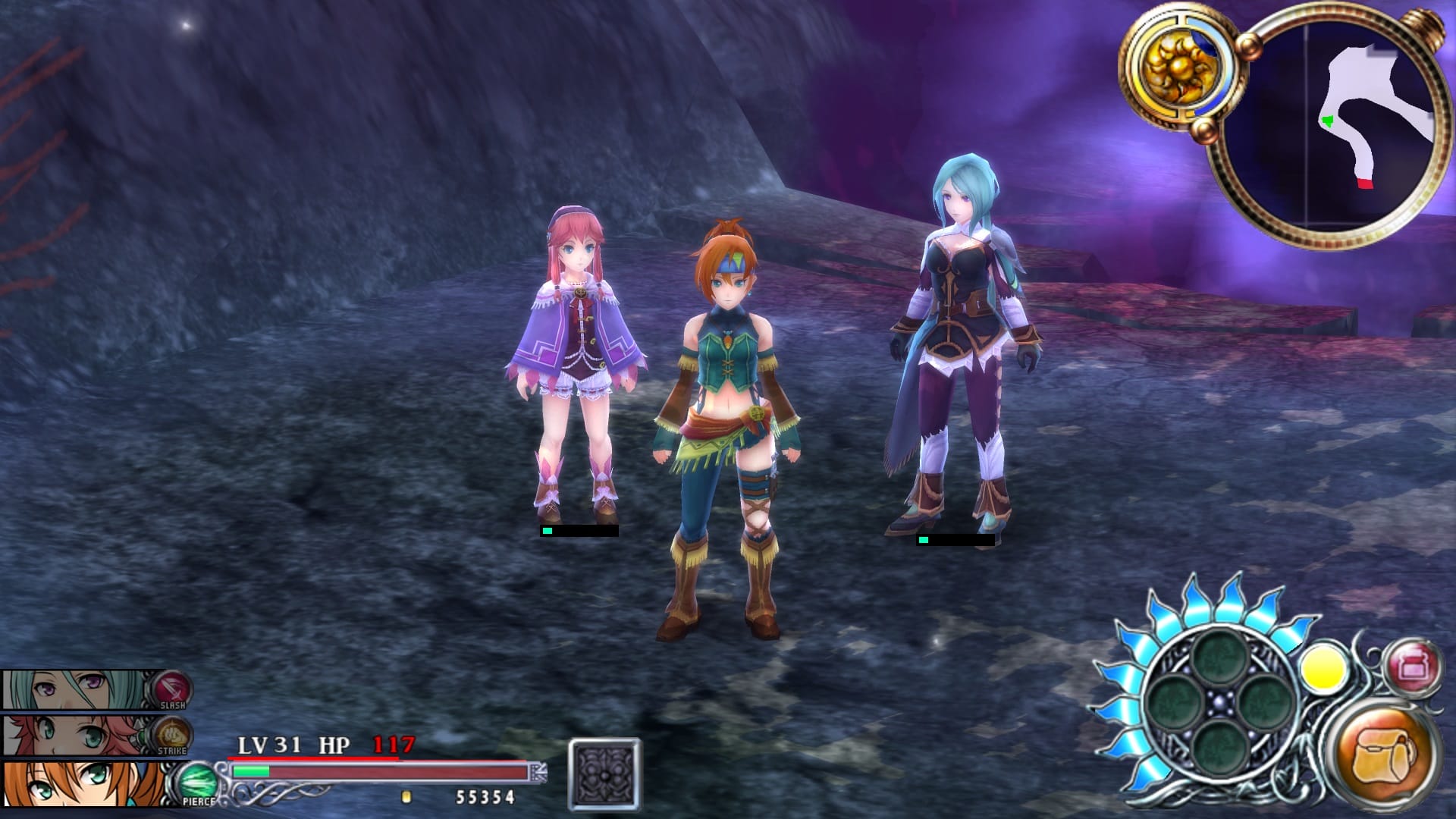Tap the red jar icon button
Screen dimensions: 1456x819
point(1414,667)
